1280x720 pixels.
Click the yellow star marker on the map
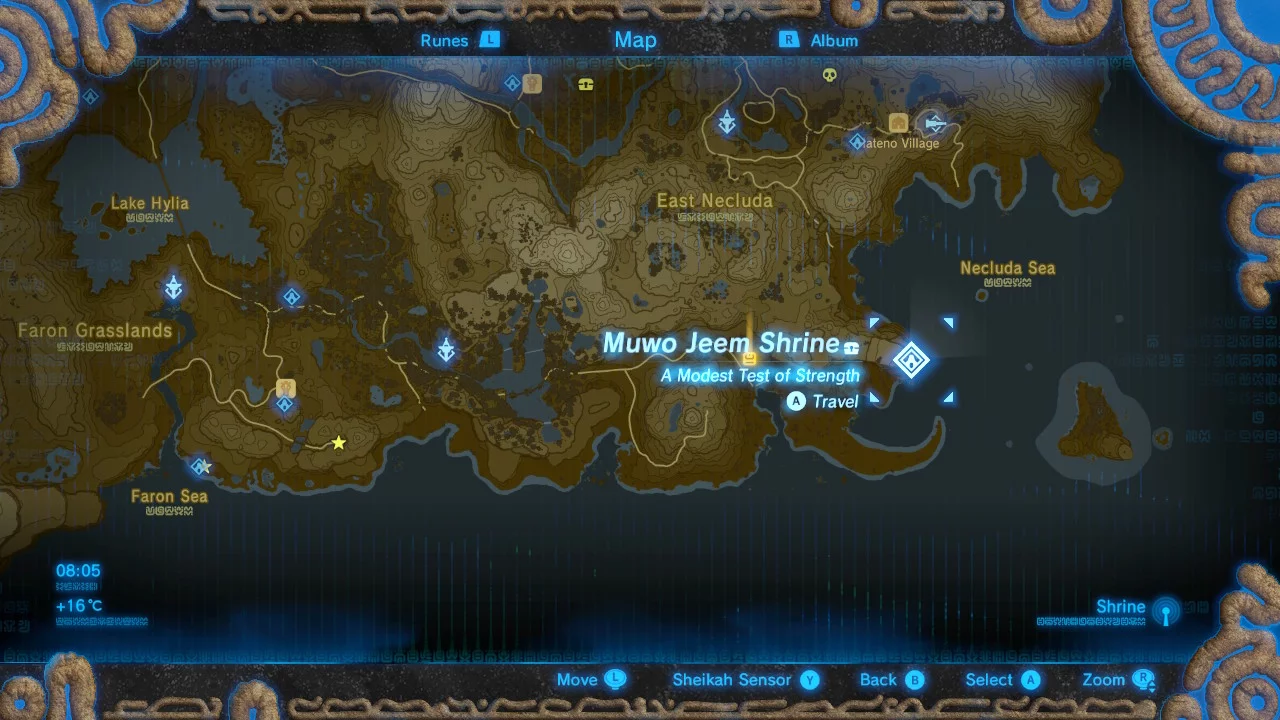click(x=338, y=442)
